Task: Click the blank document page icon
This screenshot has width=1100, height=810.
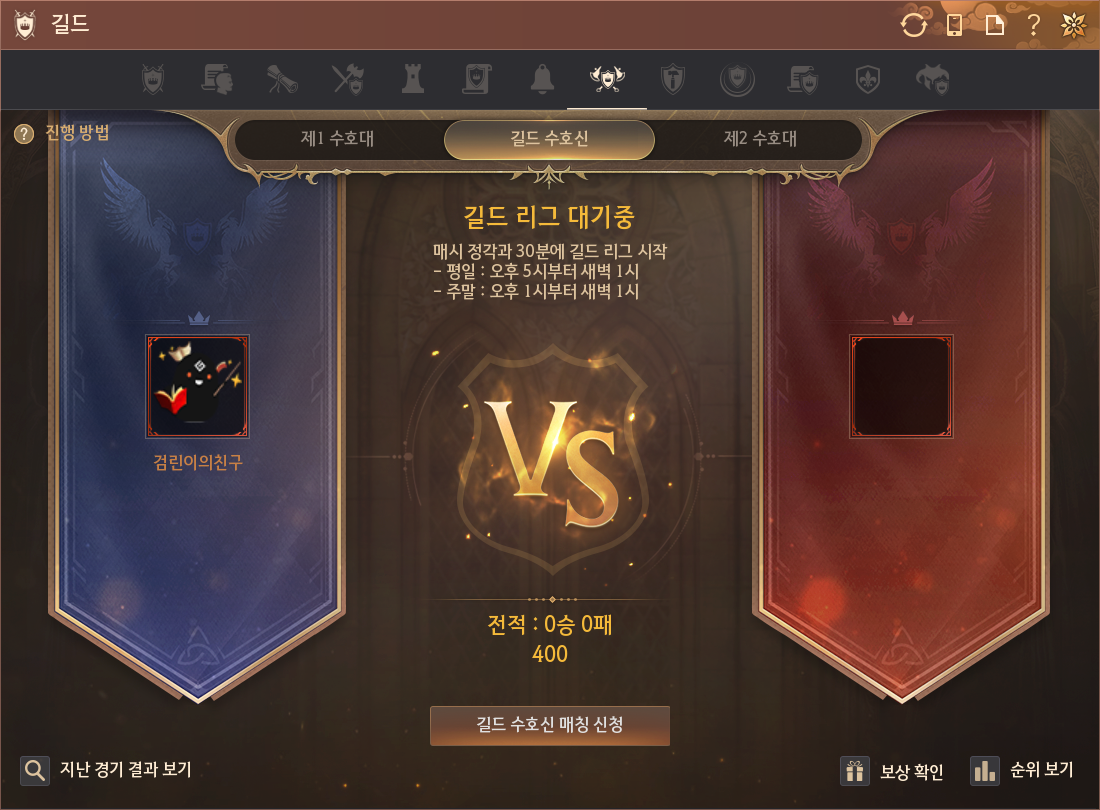Action: (x=995, y=25)
